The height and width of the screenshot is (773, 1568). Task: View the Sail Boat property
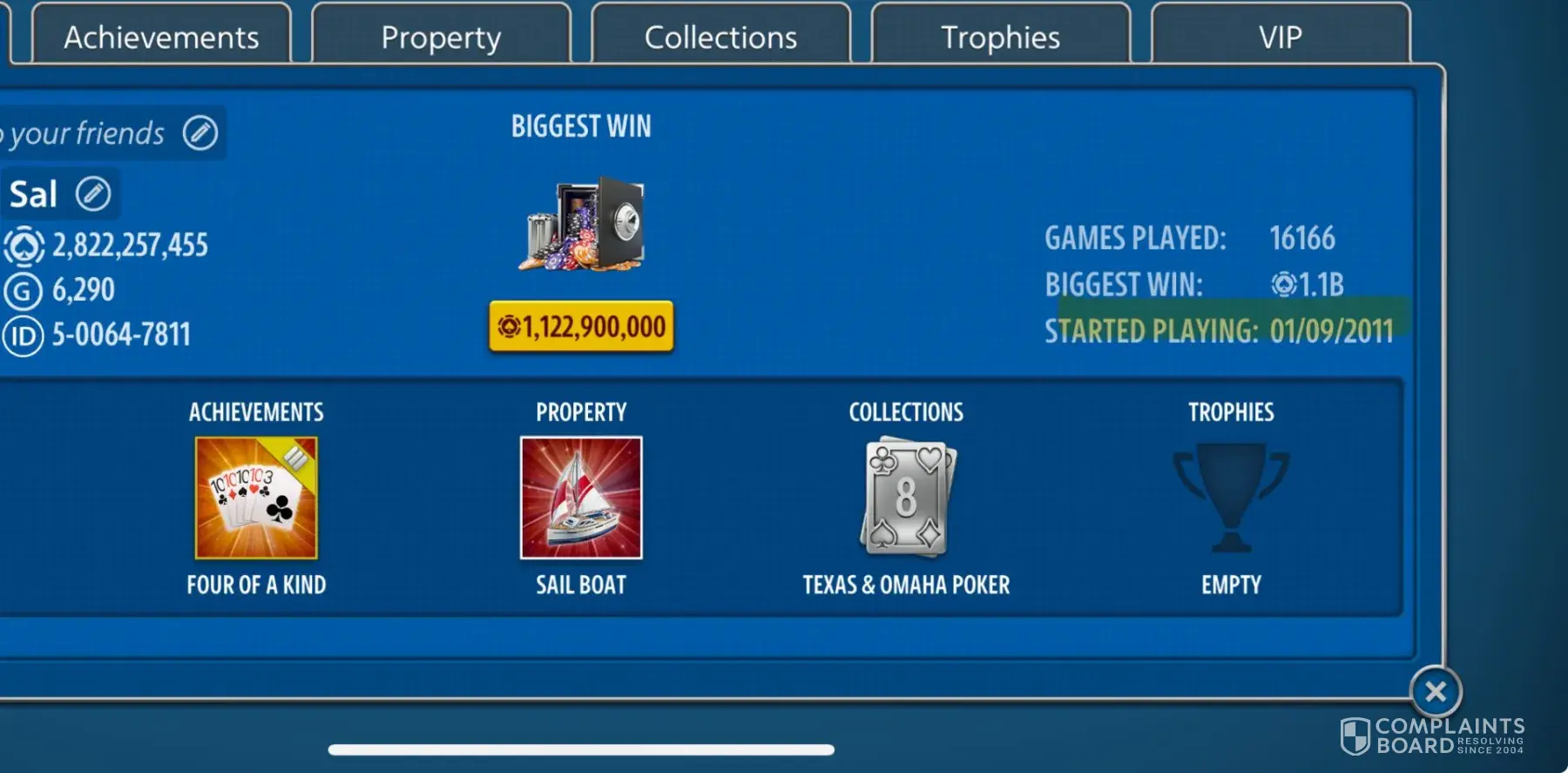coord(581,498)
